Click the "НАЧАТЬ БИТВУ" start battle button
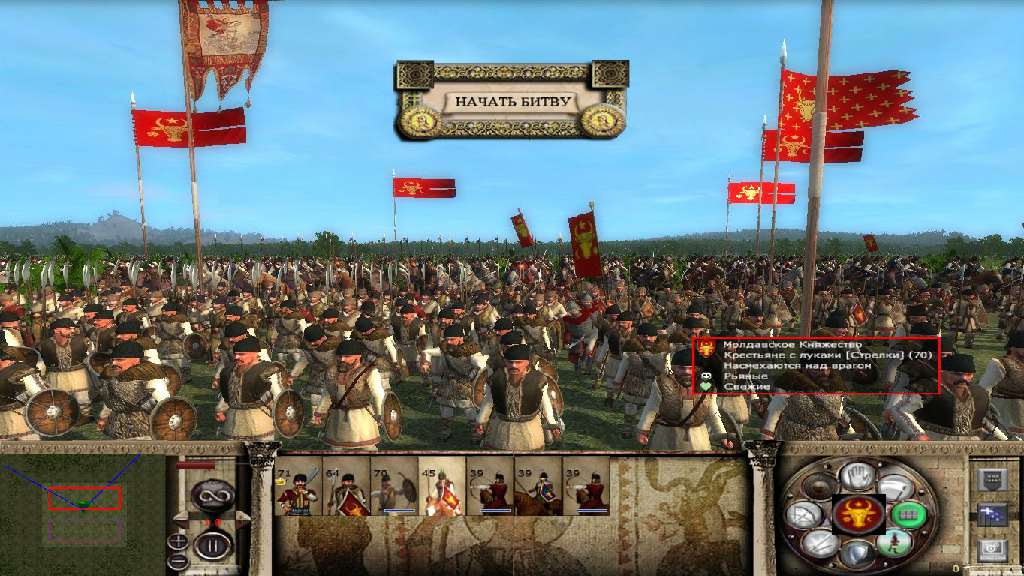 [512, 102]
